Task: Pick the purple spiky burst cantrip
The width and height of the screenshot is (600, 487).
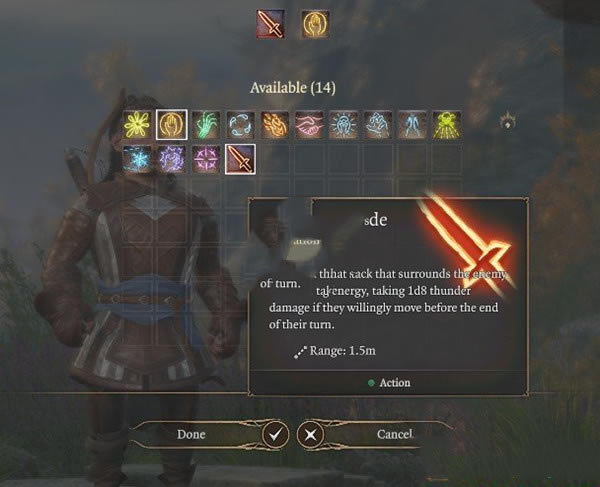Action: pyautogui.click(x=172, y=158)
